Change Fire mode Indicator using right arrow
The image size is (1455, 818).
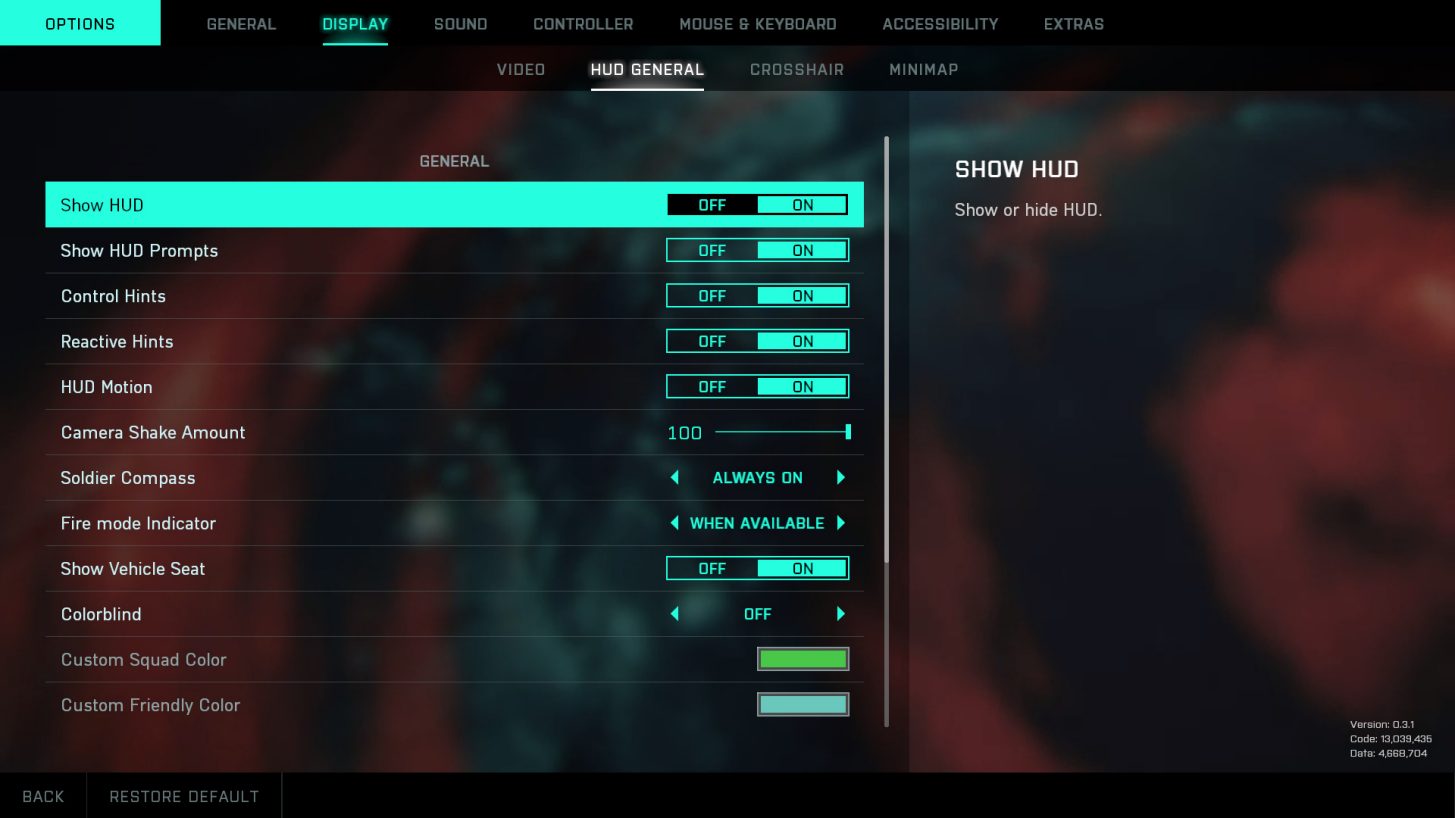click(x=840, y=523)
